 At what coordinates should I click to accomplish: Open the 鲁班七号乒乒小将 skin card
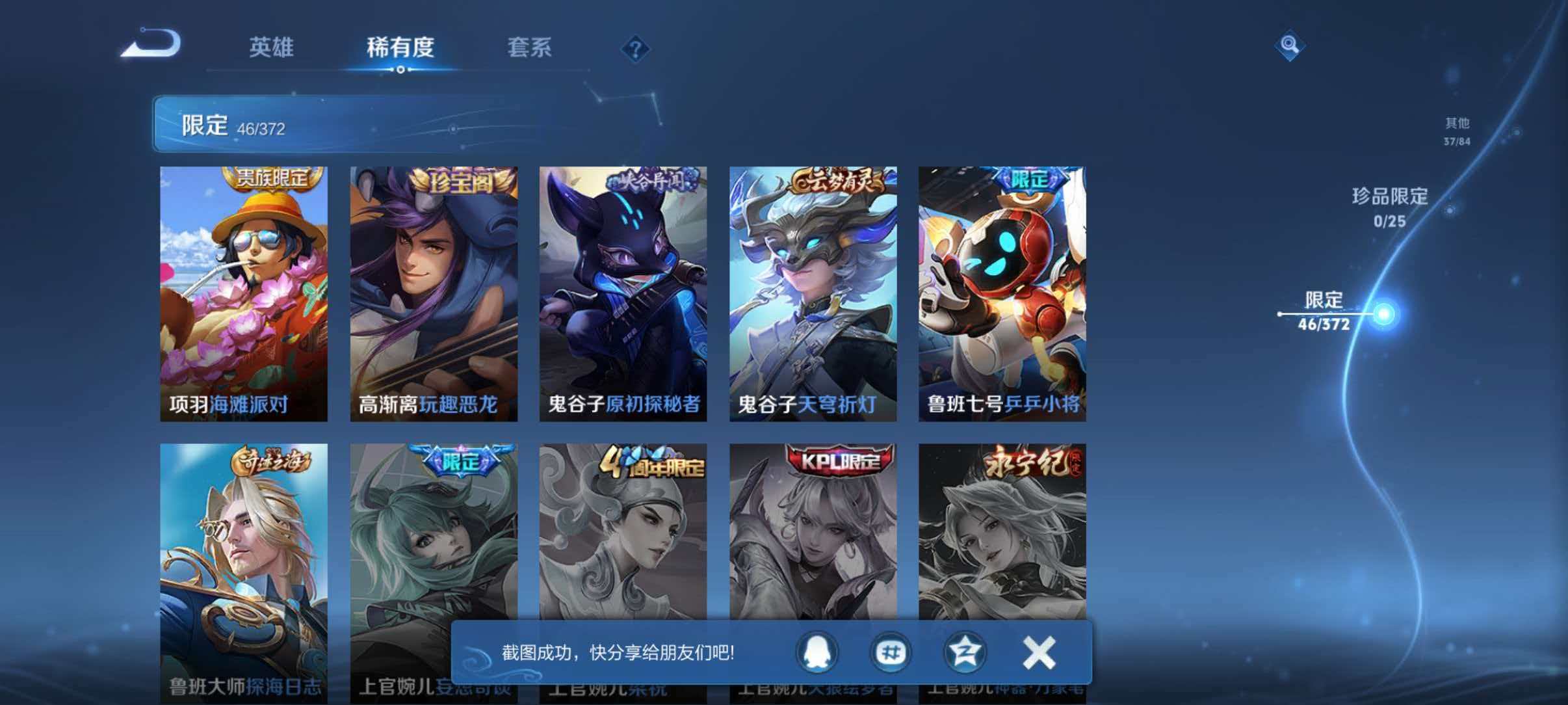[1004, 293]
